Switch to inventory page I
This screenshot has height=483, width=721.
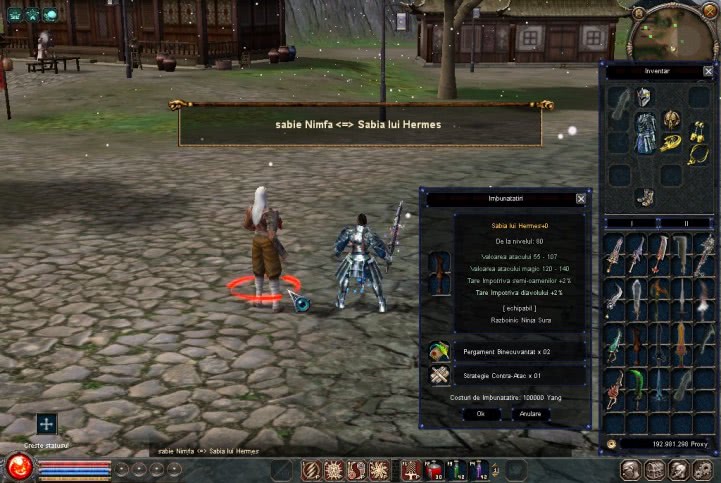tap(631, 223)
